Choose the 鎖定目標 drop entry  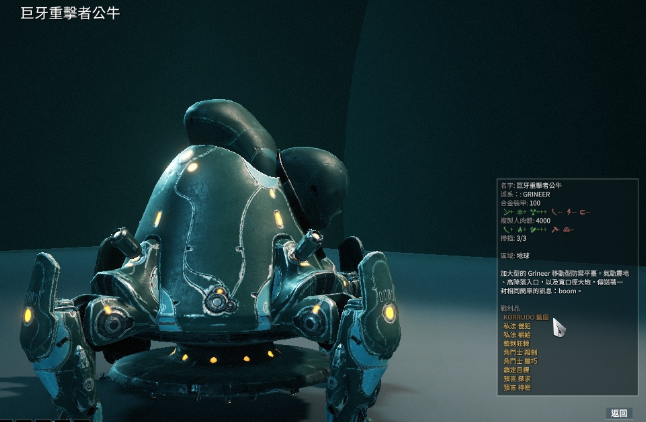pyautogui.click(x=517, y=370)
